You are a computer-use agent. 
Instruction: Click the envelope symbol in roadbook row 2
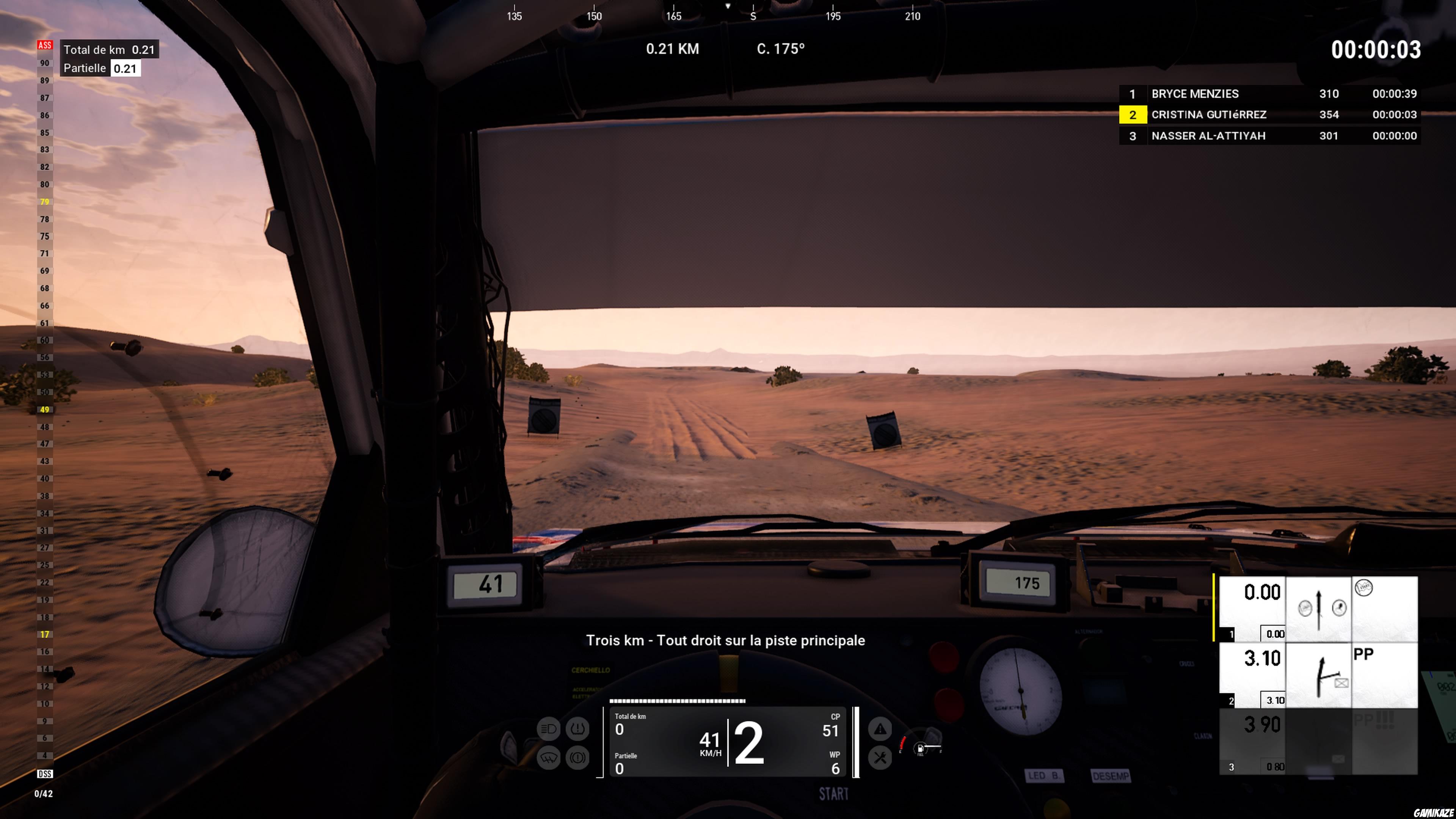pyautogui.click(x=1341, y=683)
